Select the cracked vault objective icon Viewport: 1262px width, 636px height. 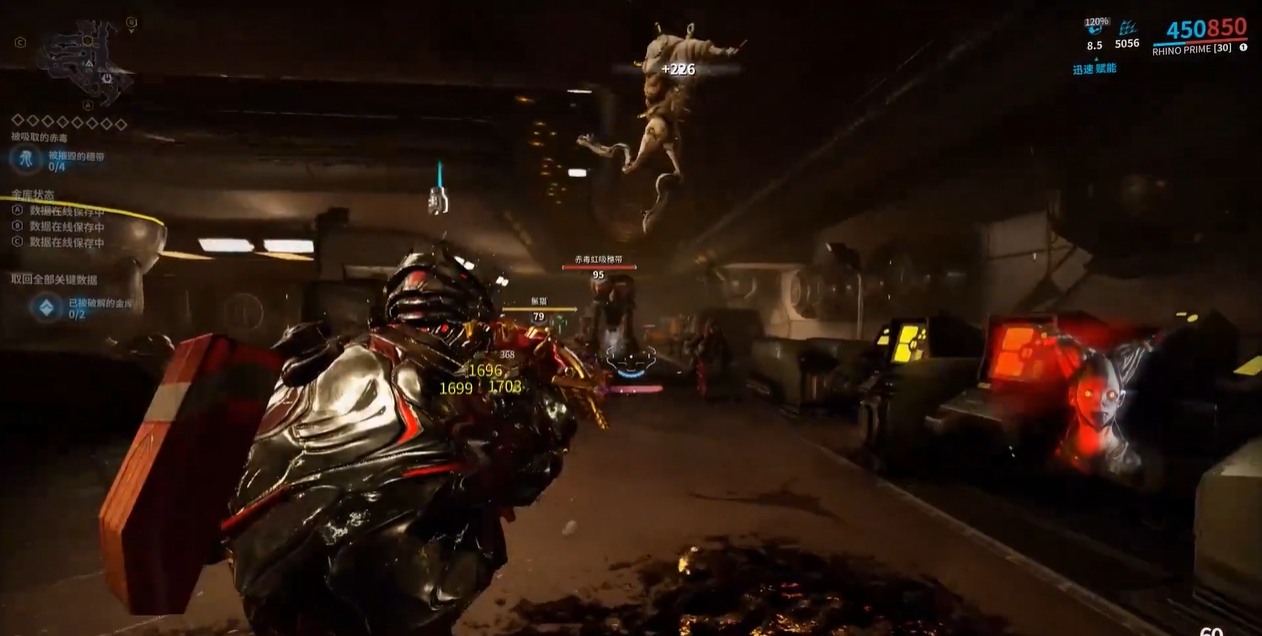tap(46, 307)
